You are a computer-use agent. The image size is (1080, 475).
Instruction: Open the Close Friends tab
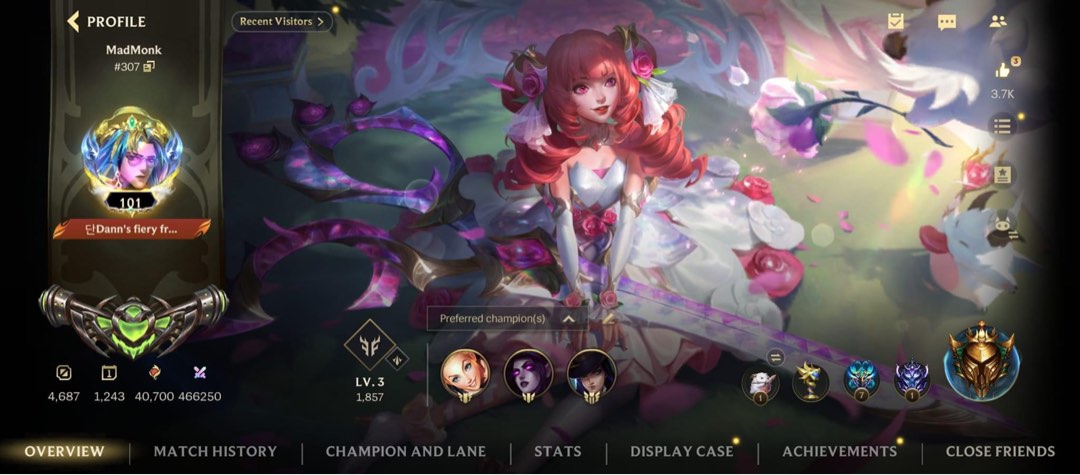(x=1000, y=452)
